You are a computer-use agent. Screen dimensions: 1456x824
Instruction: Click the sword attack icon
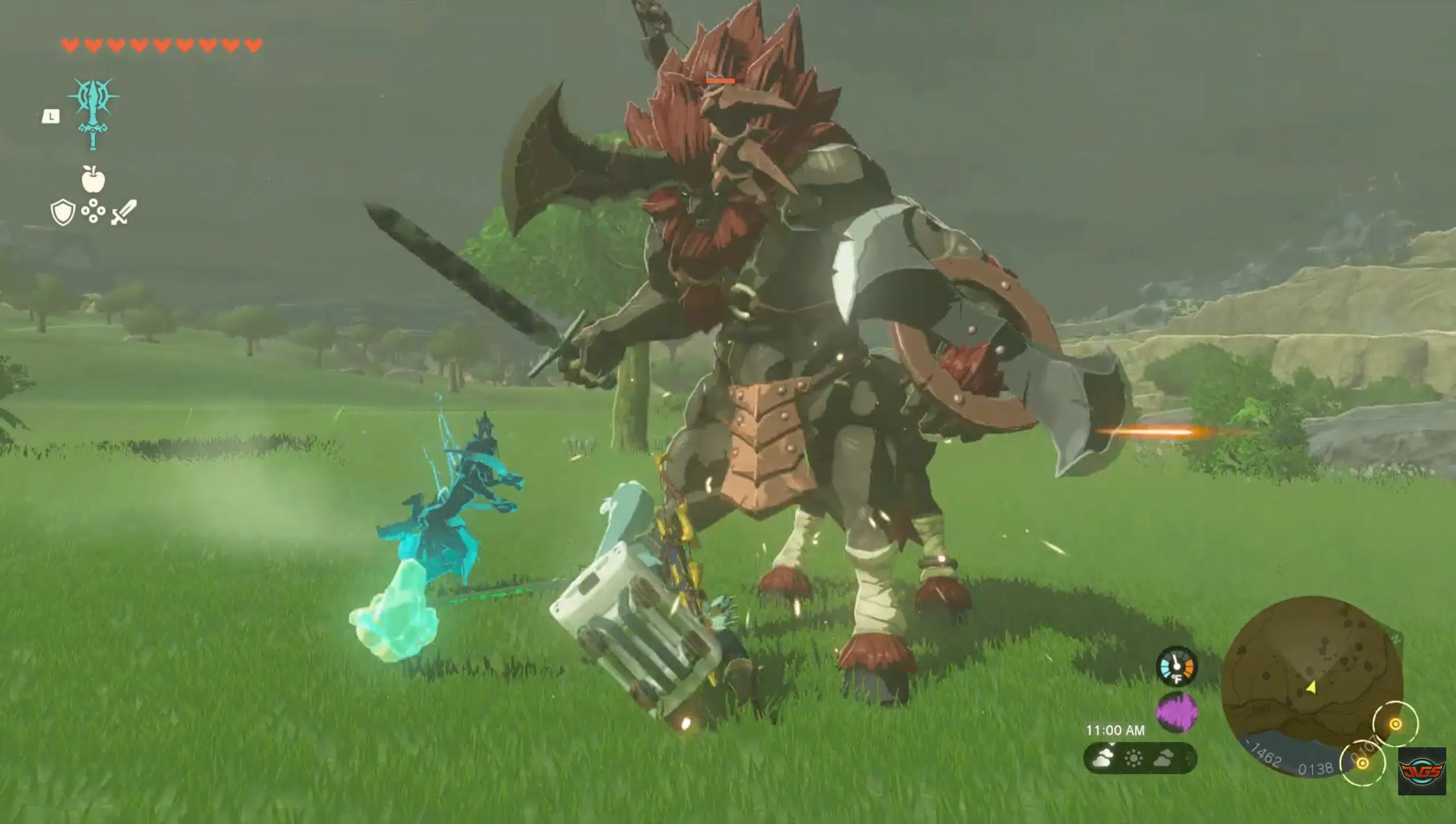click(x=121, y=213)
